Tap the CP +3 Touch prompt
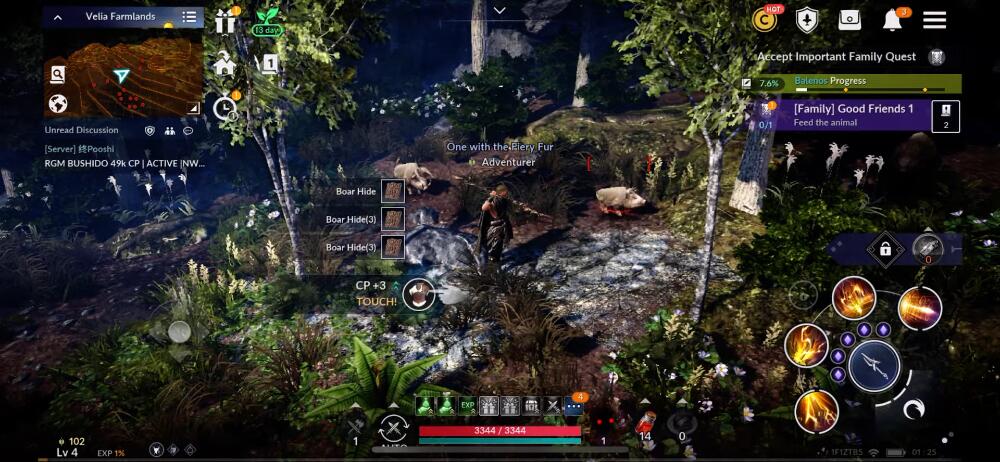 coord(421,293)
